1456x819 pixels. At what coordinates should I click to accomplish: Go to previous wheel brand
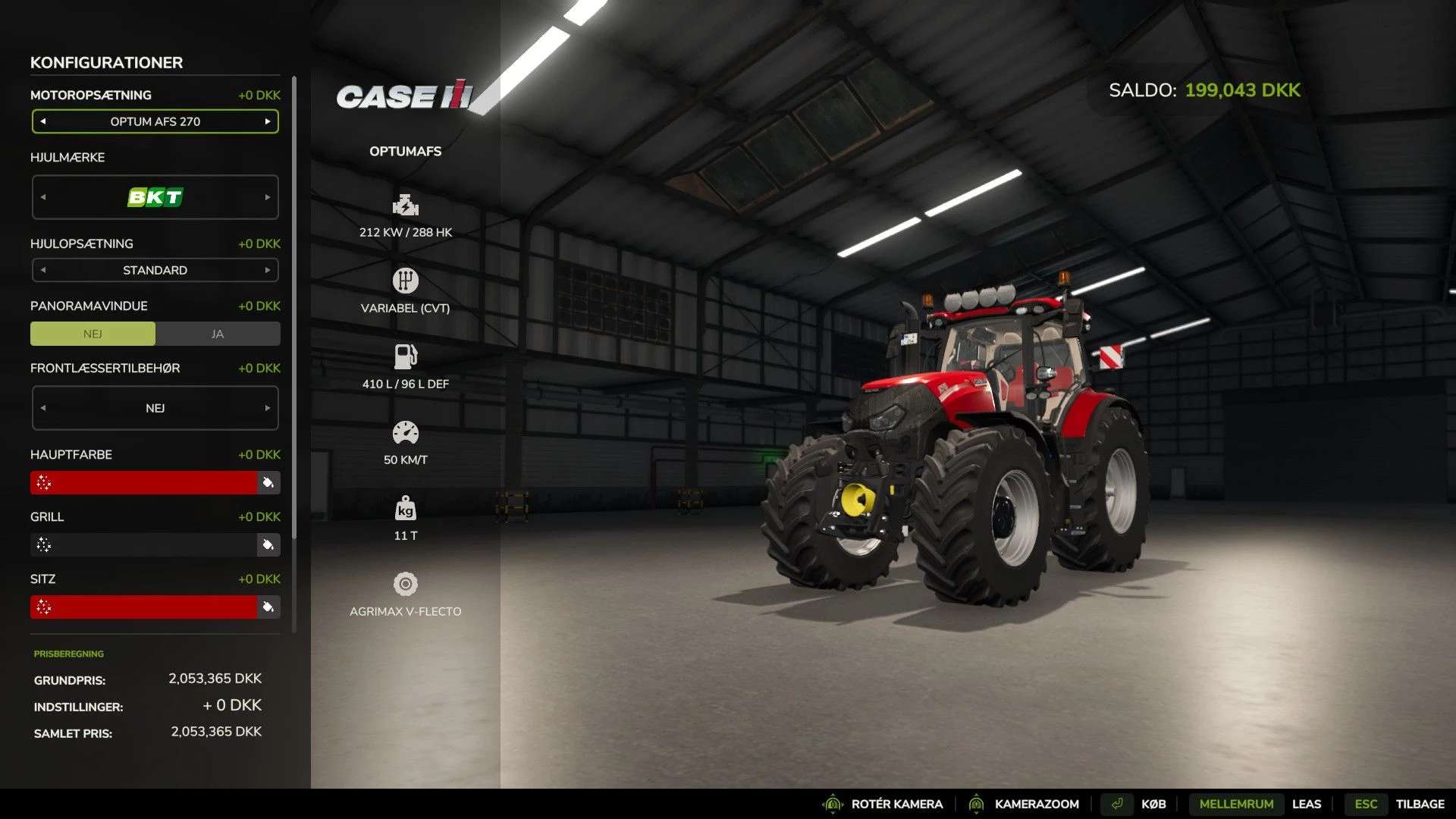tap(43, 197)
